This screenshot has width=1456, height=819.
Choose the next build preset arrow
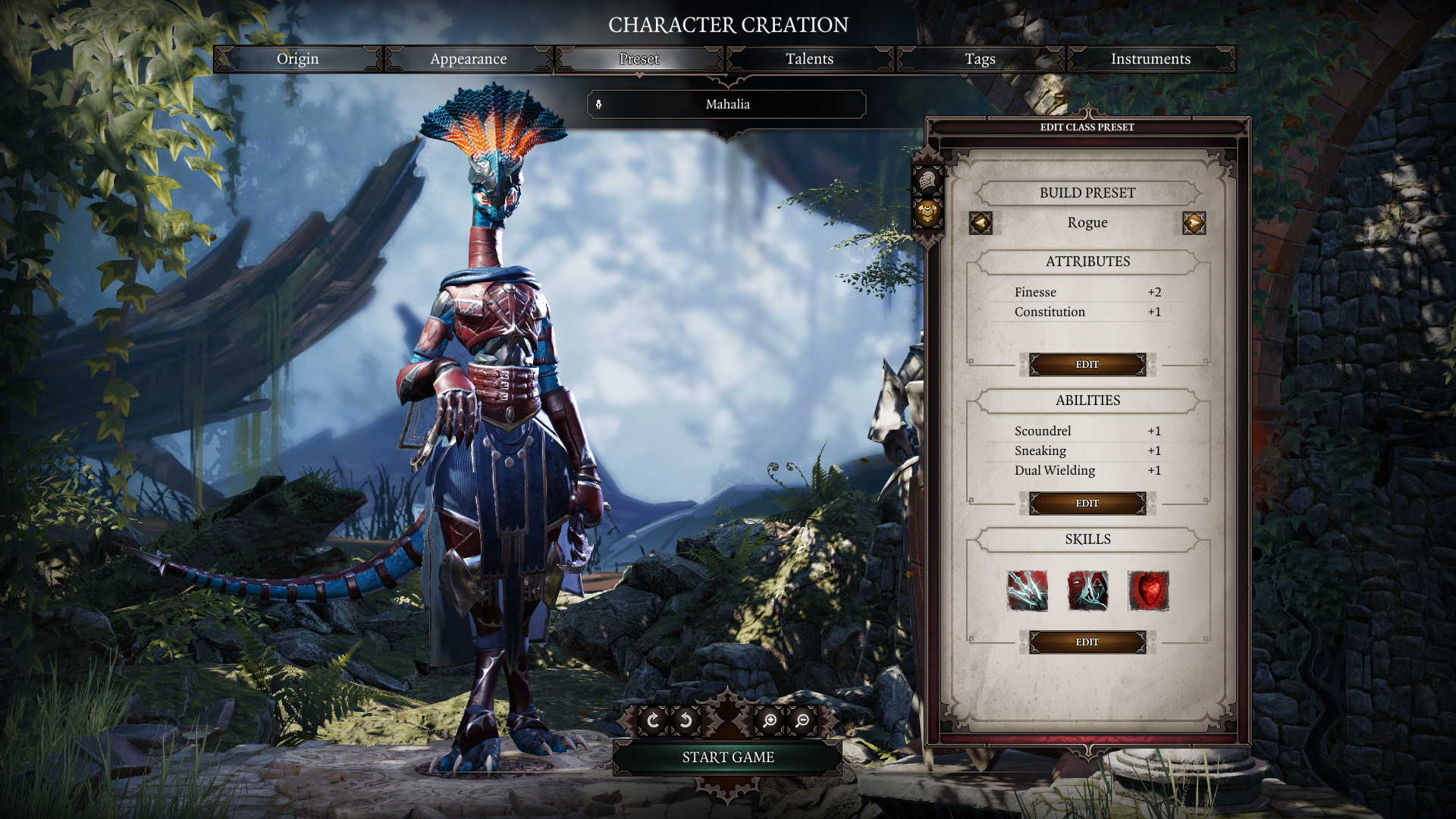pos(1194,223)
